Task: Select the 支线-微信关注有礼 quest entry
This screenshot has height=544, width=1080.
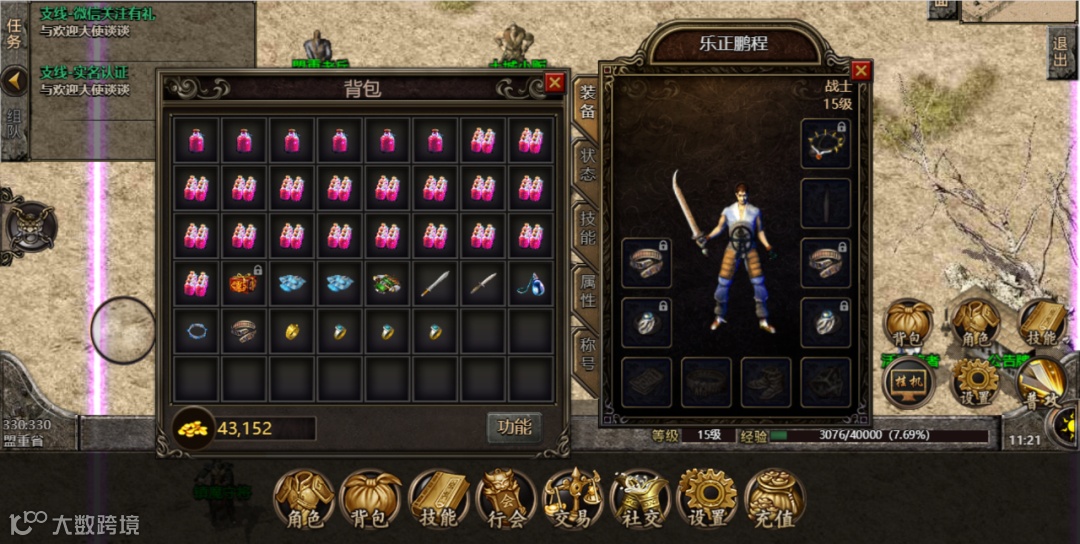Action: (85, 22)
